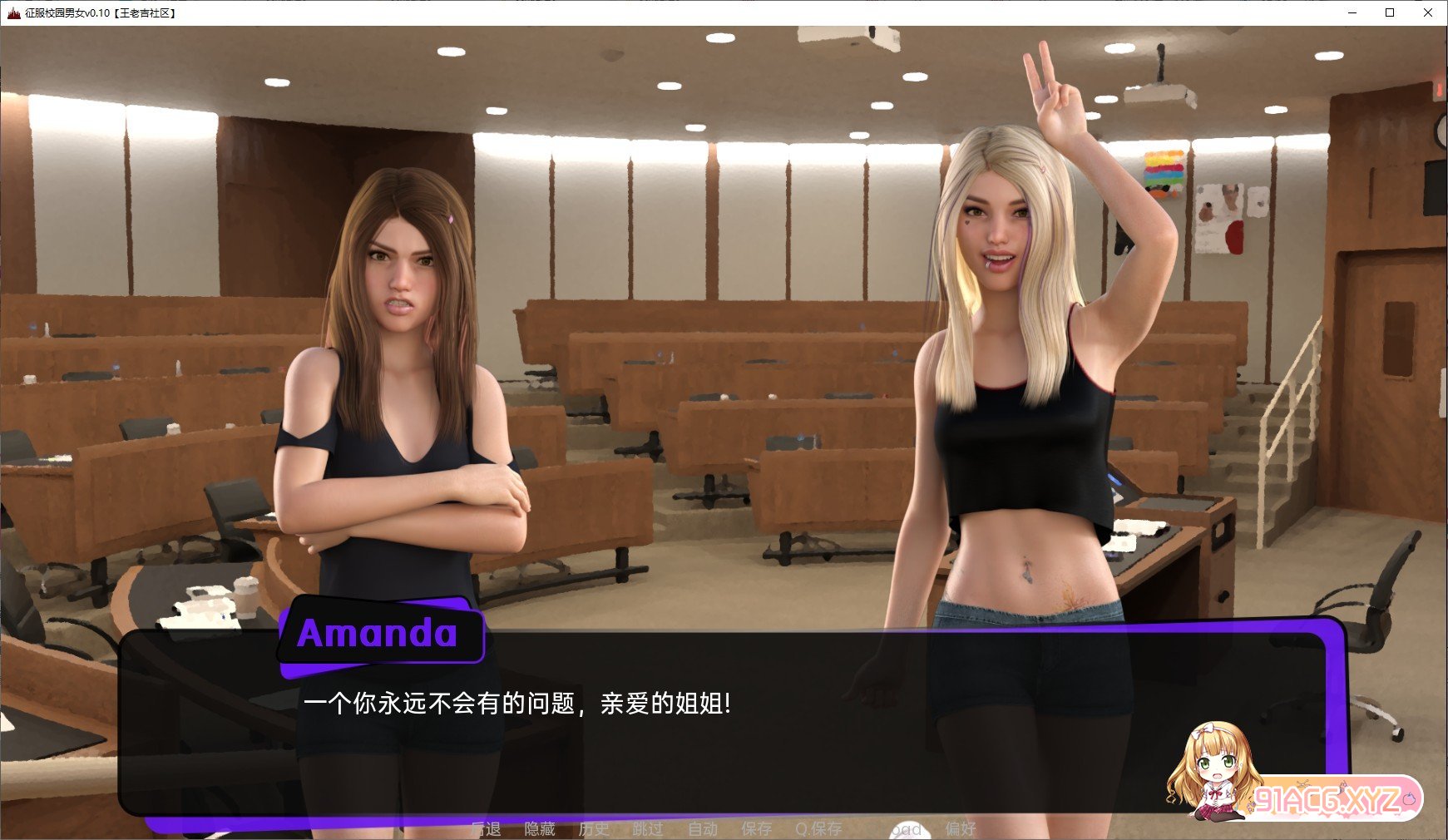Toggle 自动 (Auto) advance mode
The height and width of the screenshot is (840, 1448).
[703, 829]
